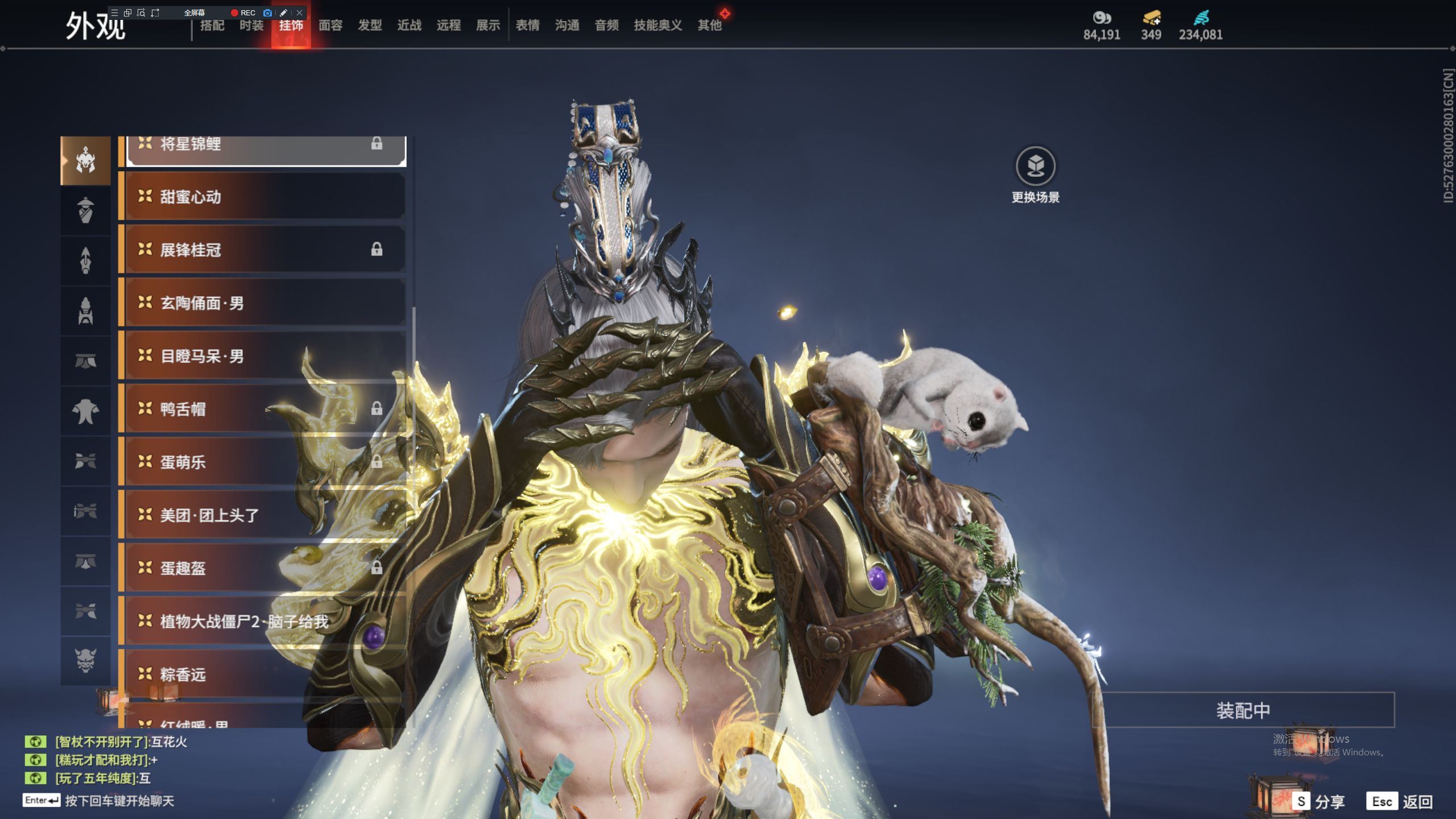Select the 其他 tab
Screen dimensions: 1456x819
tap(709, 26)
